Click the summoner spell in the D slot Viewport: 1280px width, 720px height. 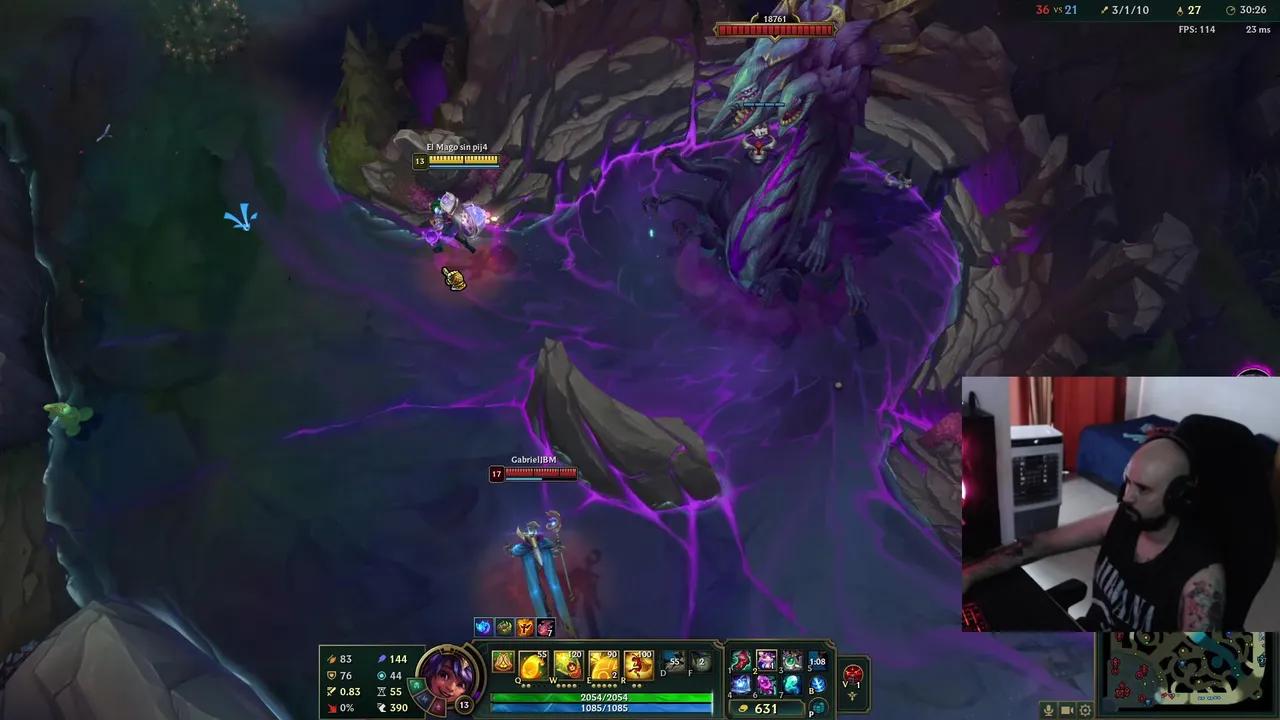point(671,662)
